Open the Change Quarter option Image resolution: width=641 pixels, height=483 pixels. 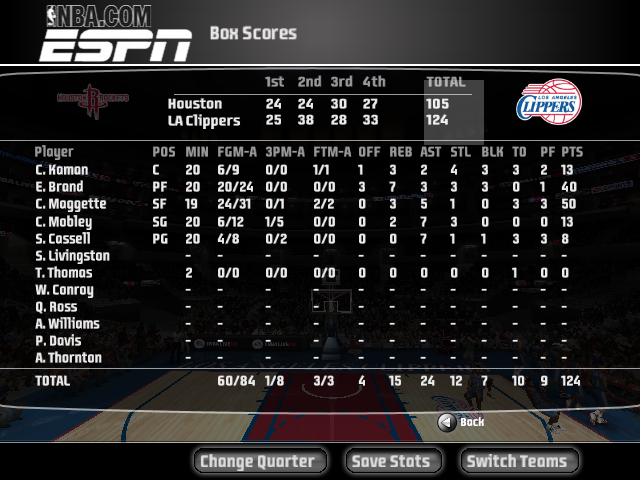(258, 461)
